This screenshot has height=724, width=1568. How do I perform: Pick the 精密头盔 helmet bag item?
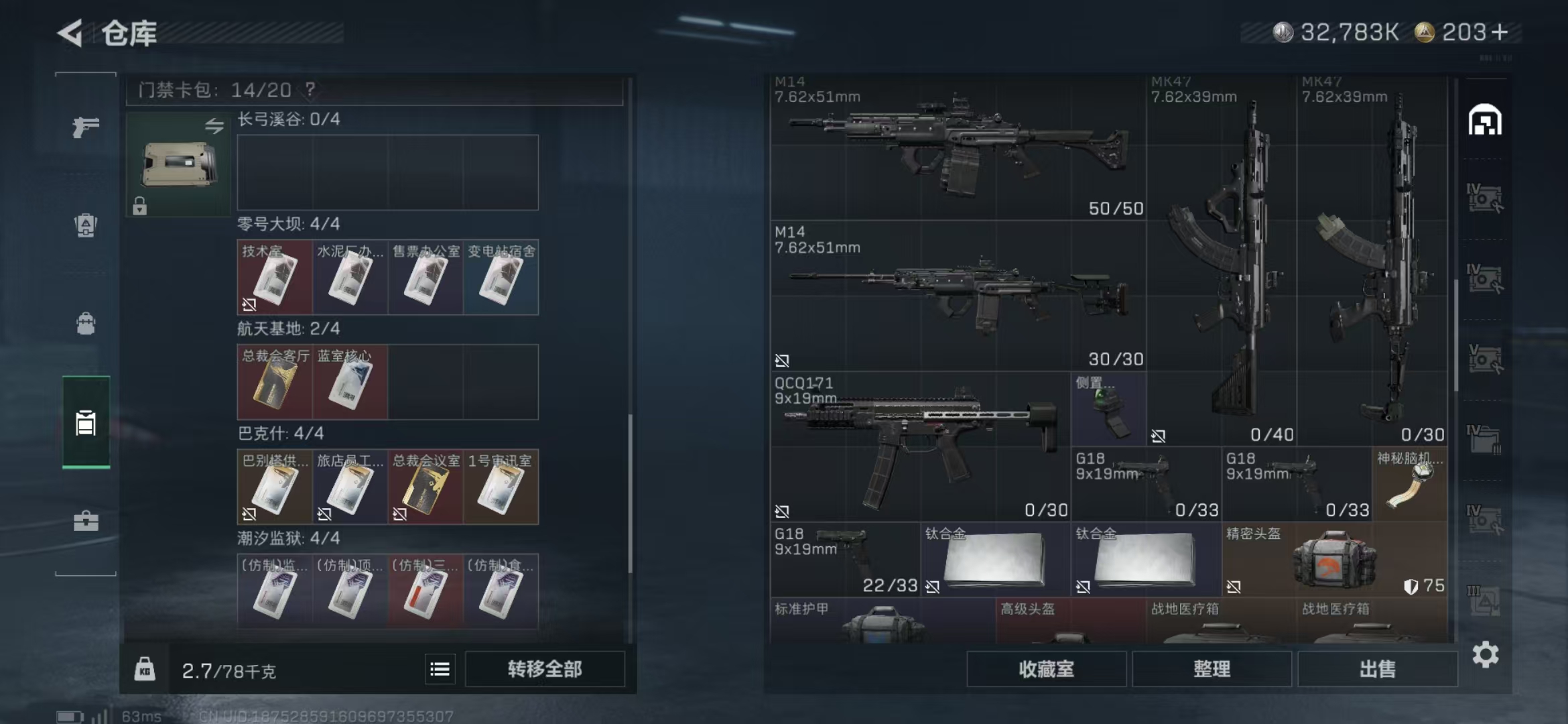(1333, 560)
